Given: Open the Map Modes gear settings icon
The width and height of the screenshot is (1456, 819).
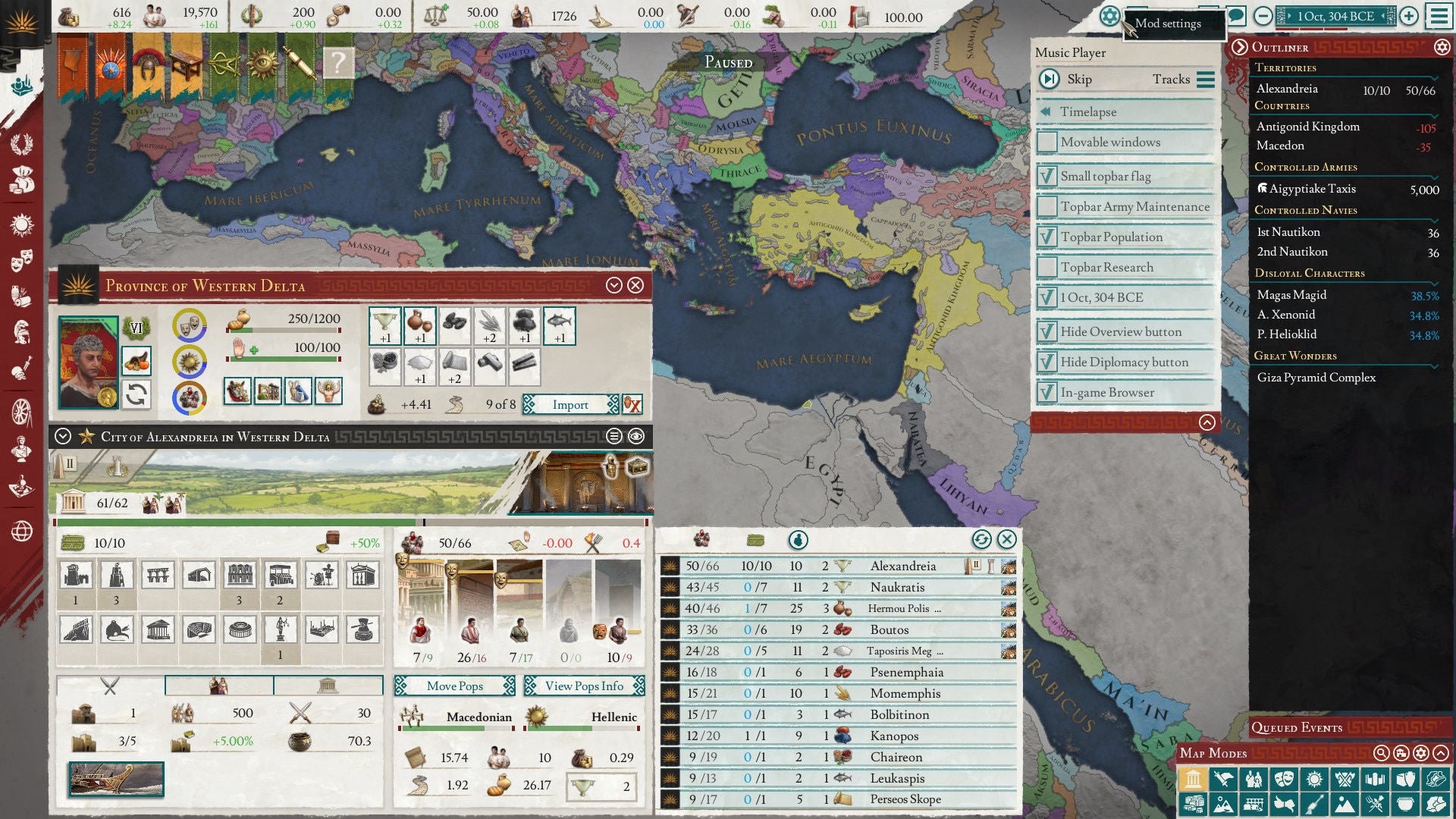Looking at the screenshot, I should coord(1422,753).
